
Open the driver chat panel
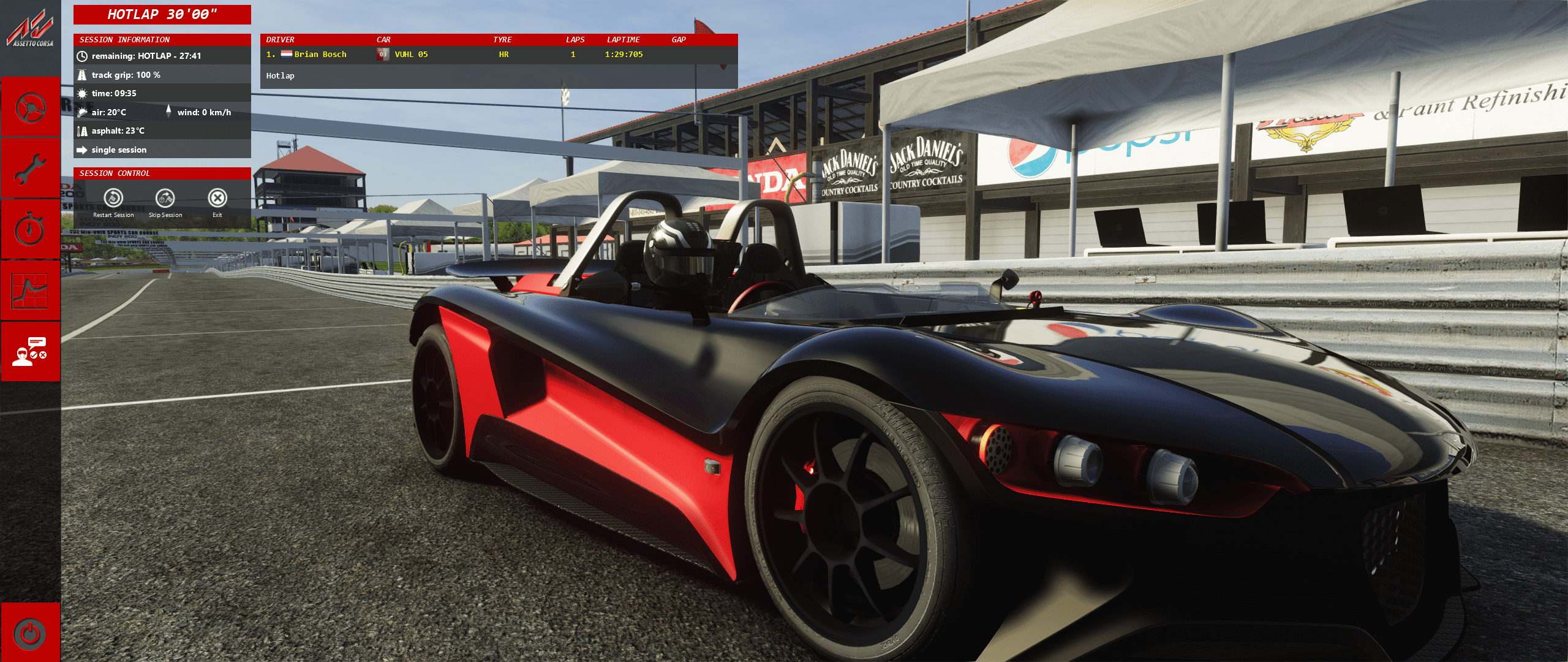pos(30,351)
